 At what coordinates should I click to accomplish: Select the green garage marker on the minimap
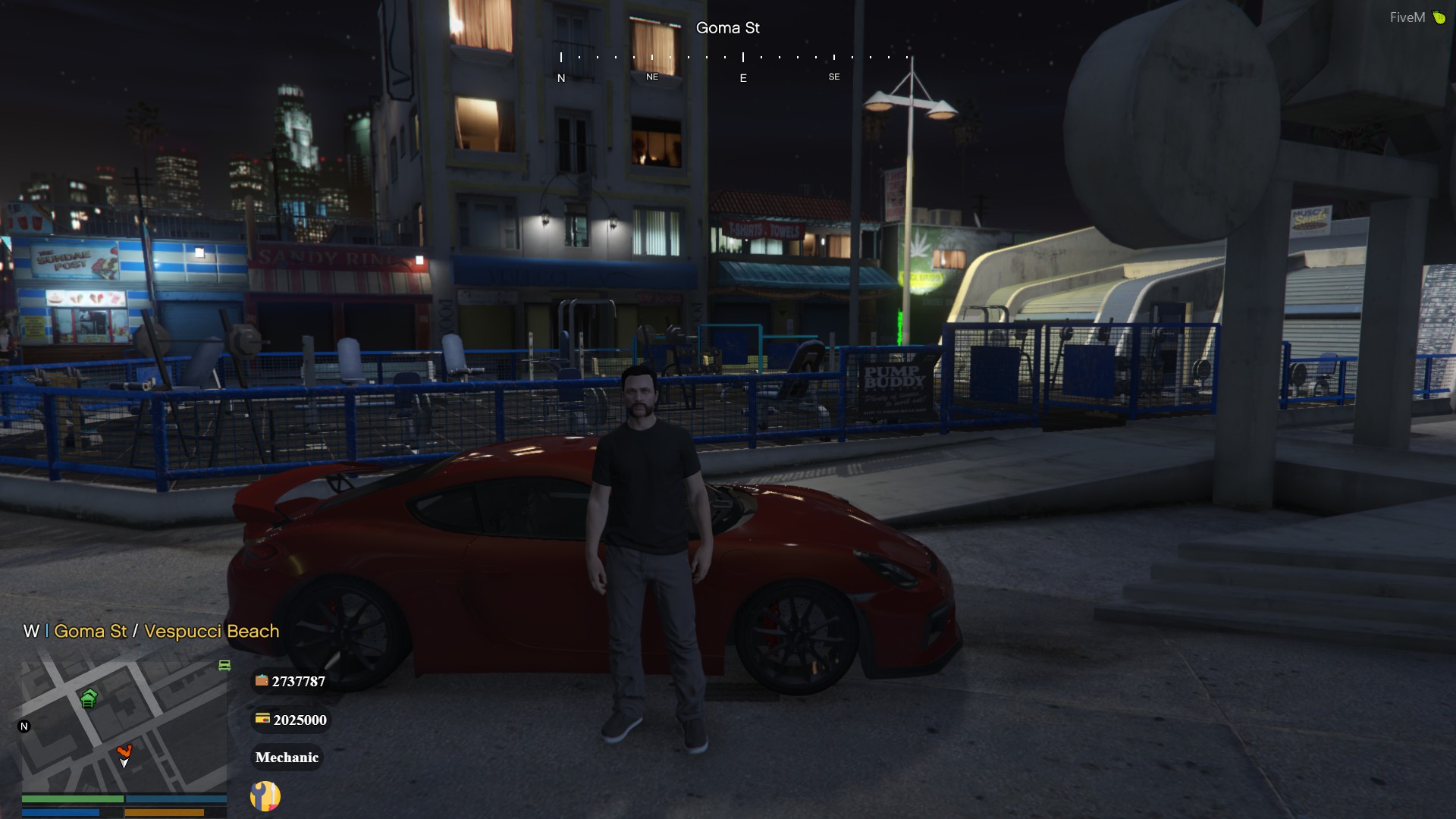pos(89,698)
